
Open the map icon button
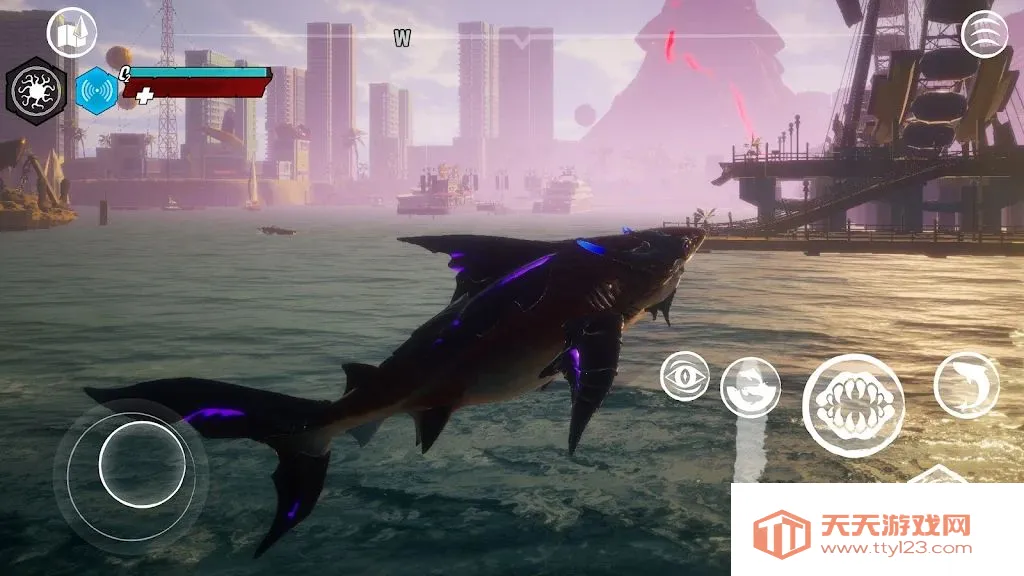pyautogui.click(x=72, y=33)
